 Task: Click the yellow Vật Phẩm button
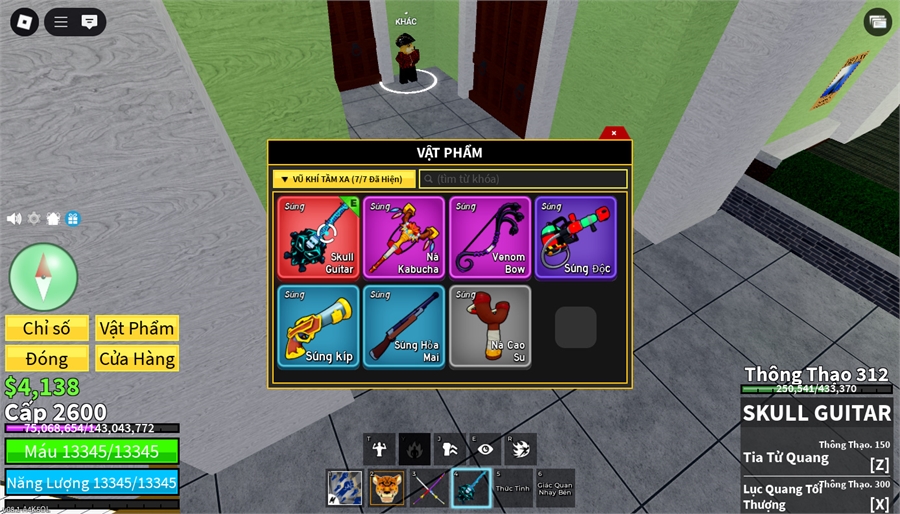tap(137, 329)
